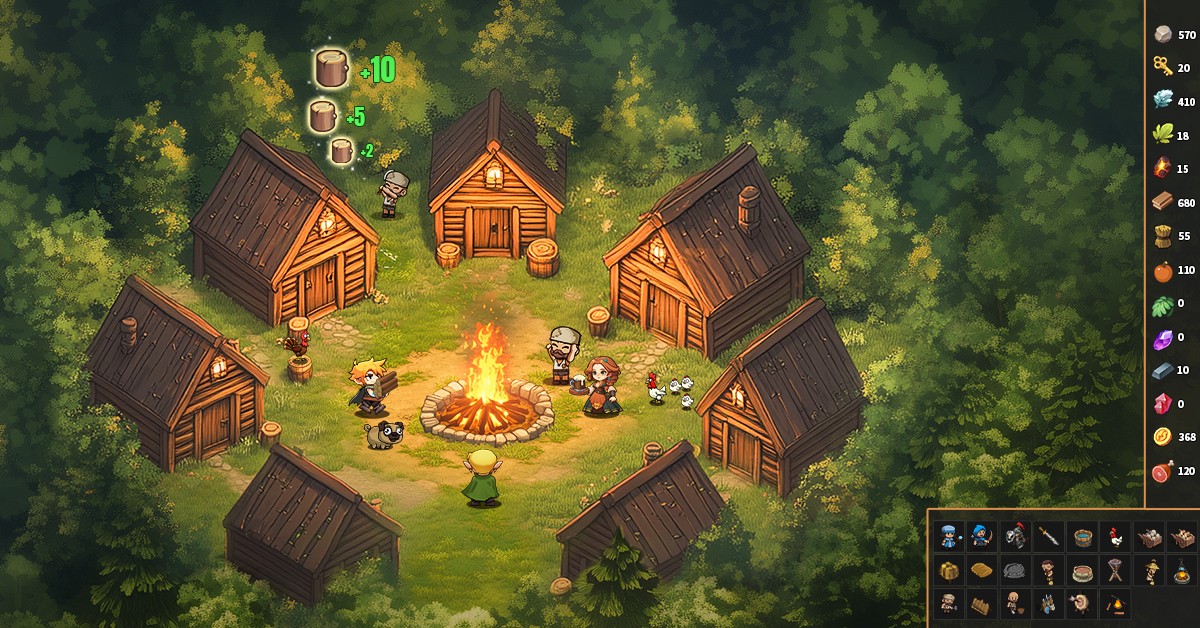
Task: Select the archery target icon
Action: [x=1081, y=603]
